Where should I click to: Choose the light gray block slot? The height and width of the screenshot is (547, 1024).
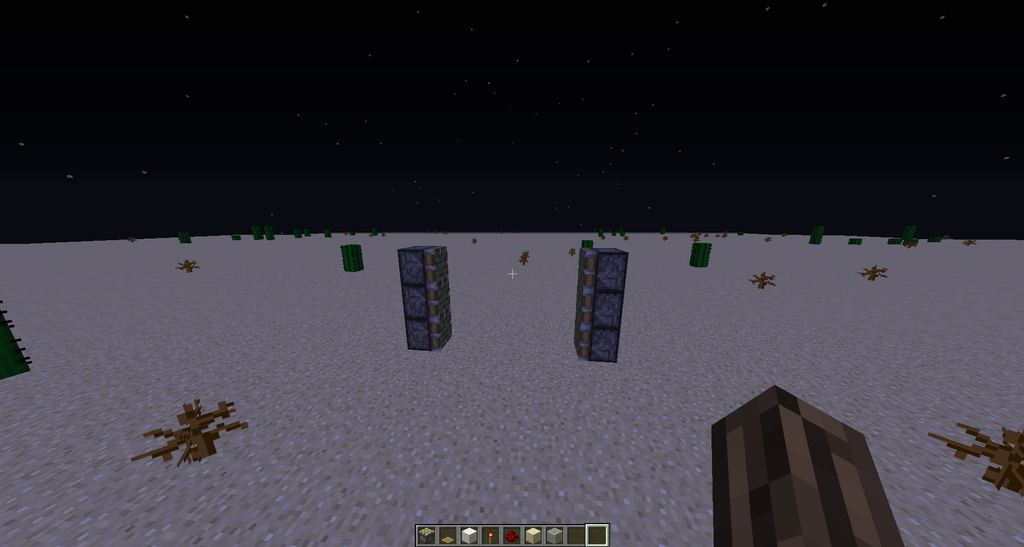(554, 536)
